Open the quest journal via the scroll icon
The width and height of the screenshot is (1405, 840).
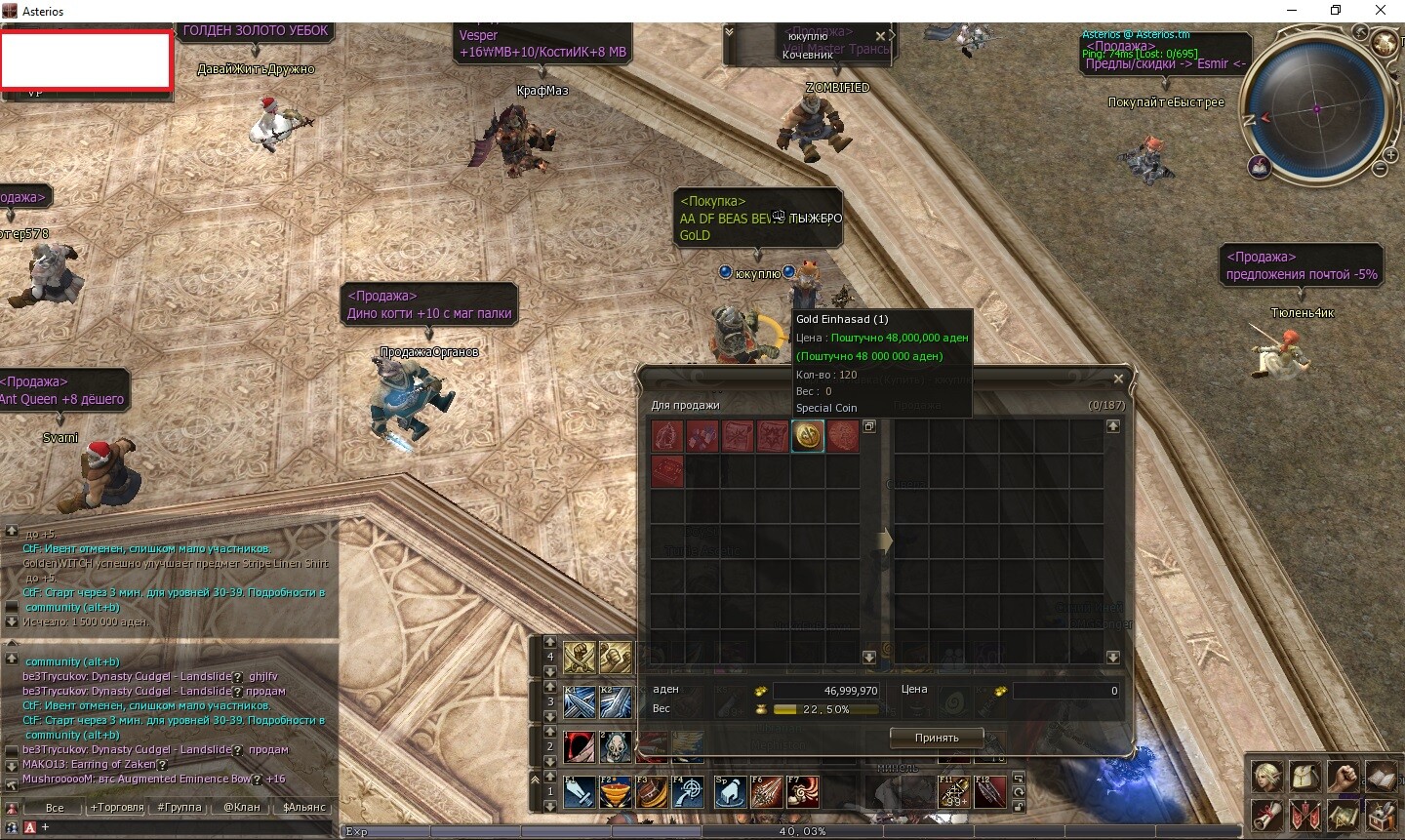[x=1267, y=814]
